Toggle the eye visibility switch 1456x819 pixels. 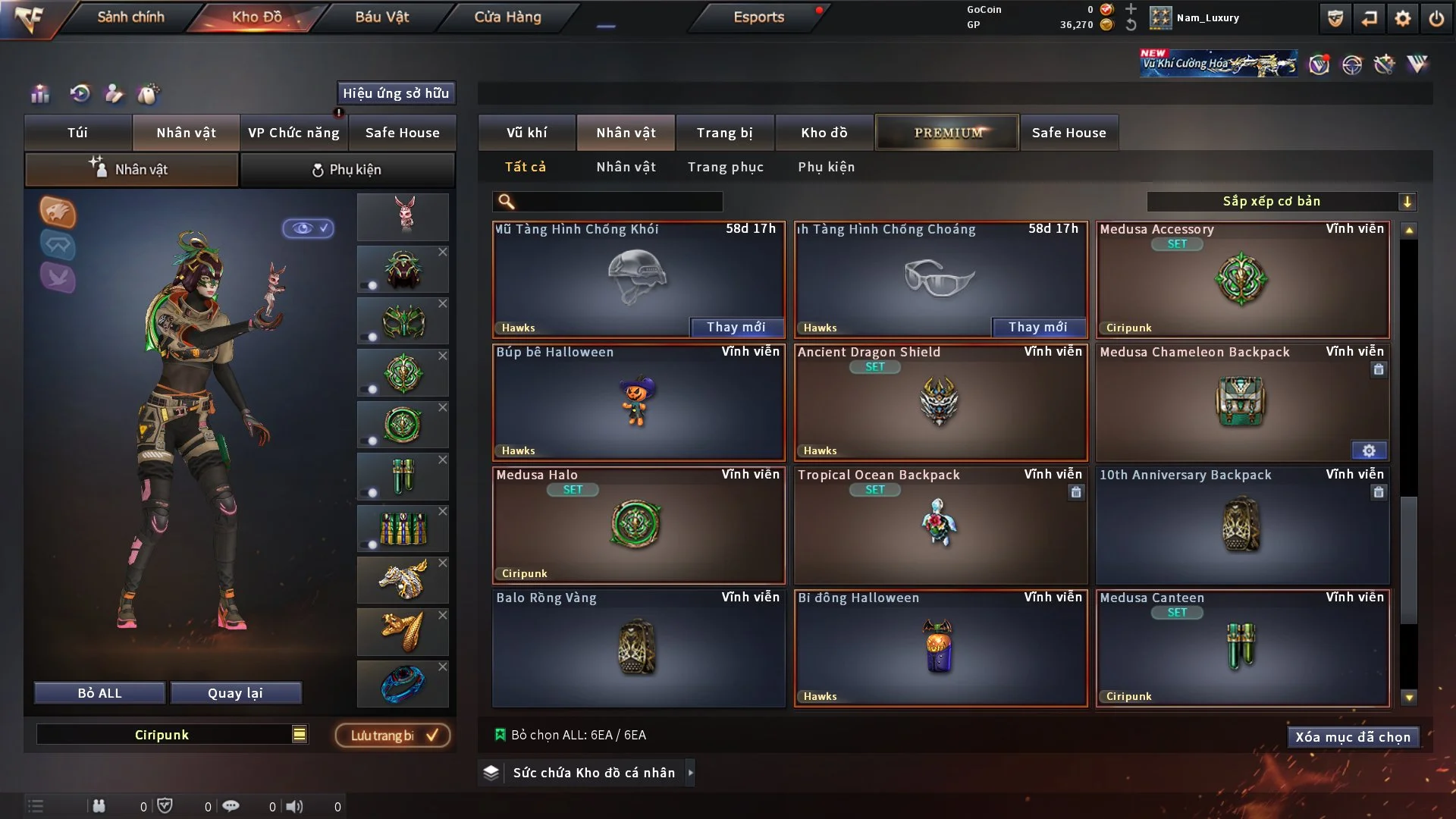pos(308,228)
